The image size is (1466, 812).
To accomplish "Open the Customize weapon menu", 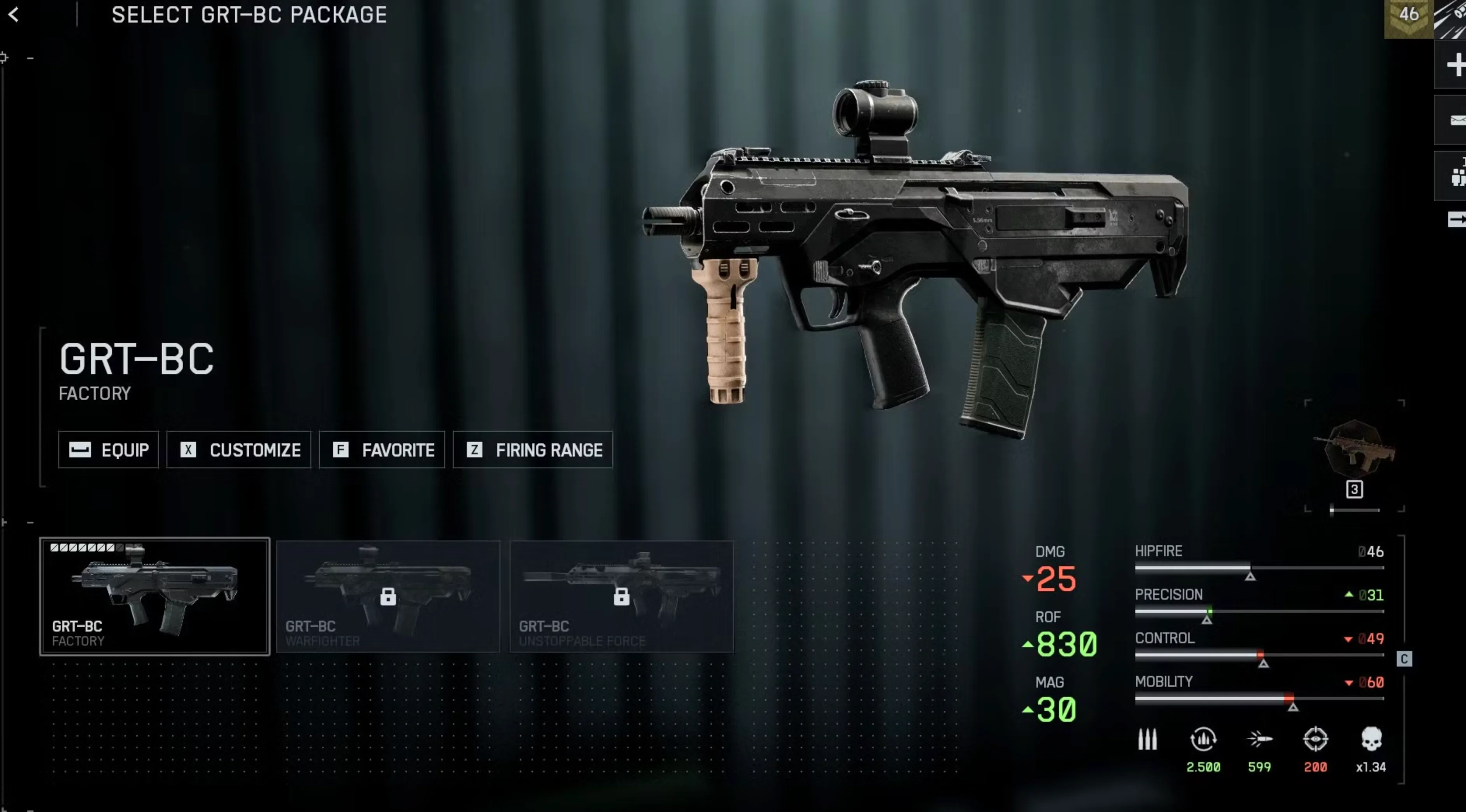I will pos(238,450).
